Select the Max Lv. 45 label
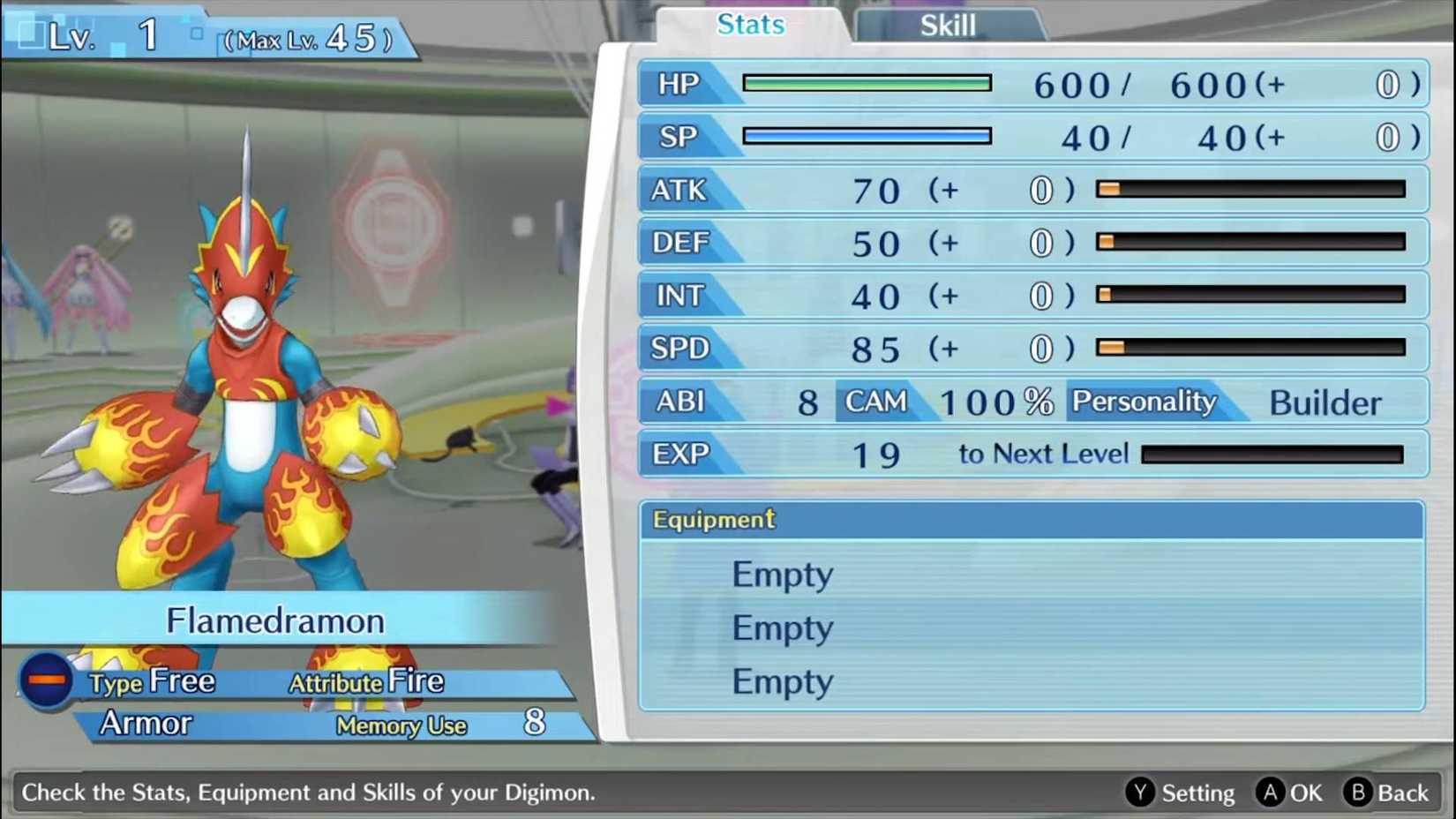The image size is (1456, 819). click(310, 35)
